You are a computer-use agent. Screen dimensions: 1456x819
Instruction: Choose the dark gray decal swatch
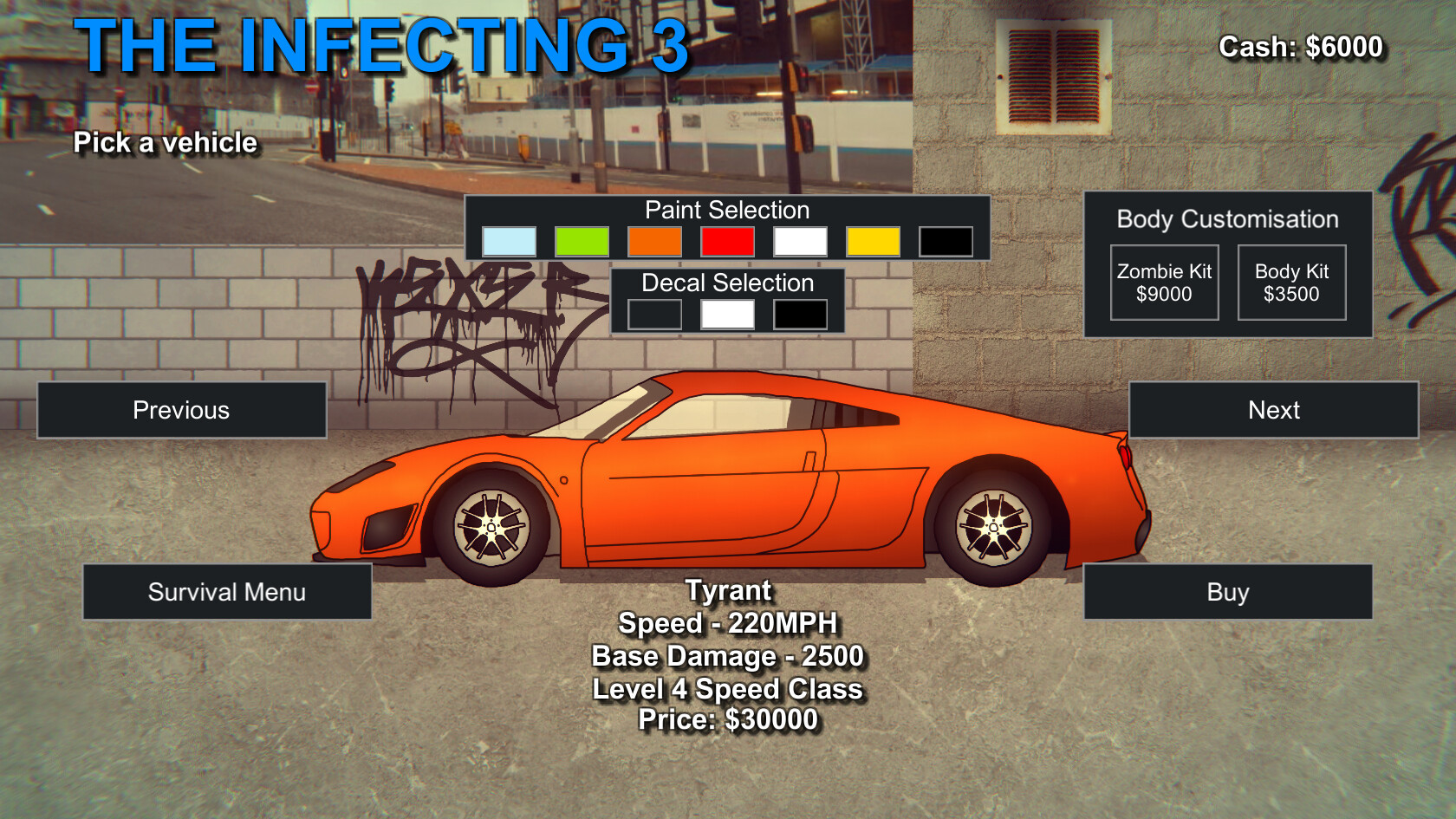tap(654, 314)
